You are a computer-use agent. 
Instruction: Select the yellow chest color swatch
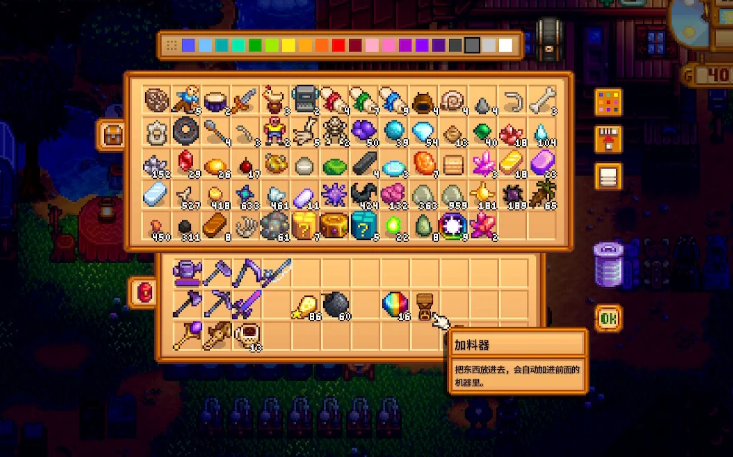(287, 45)
